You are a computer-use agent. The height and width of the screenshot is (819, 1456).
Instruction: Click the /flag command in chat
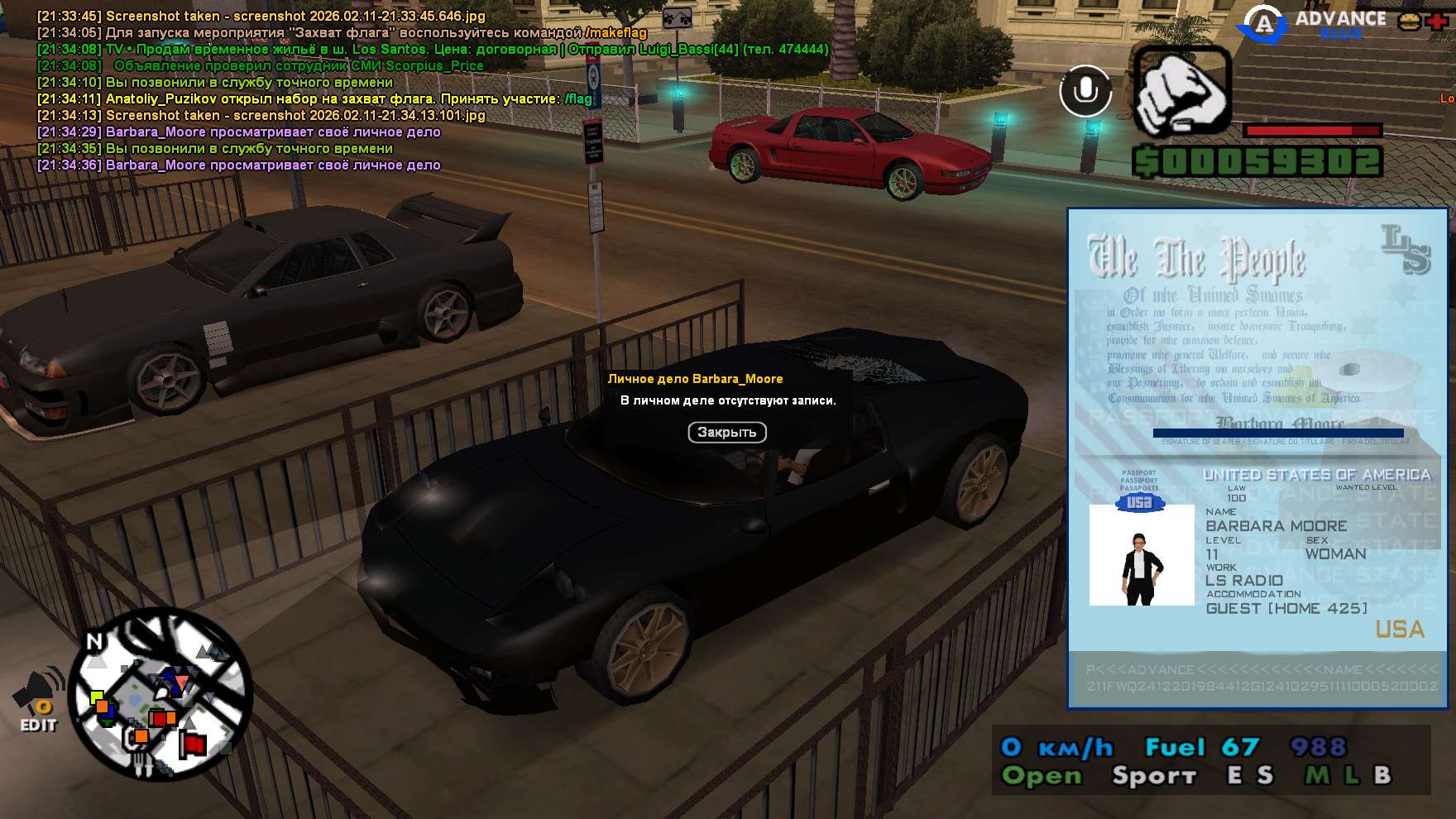coord(578,99)
